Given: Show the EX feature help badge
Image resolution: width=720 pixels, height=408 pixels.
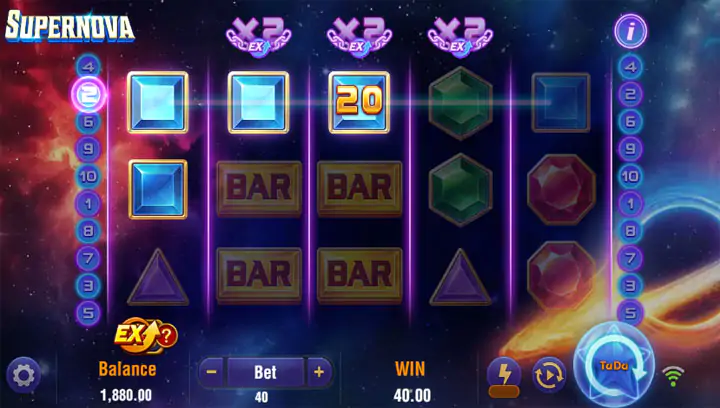Looking at the screenshot, I should pyautogui.click(x=147, y=334).
